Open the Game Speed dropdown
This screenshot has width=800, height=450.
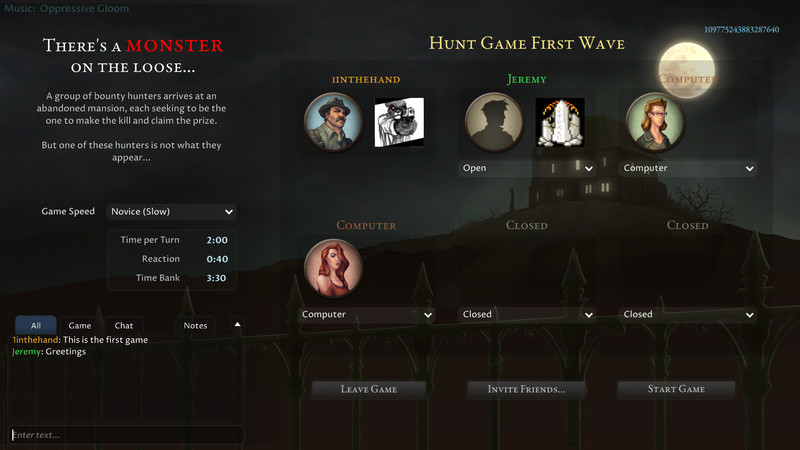(x=171, y=212)
